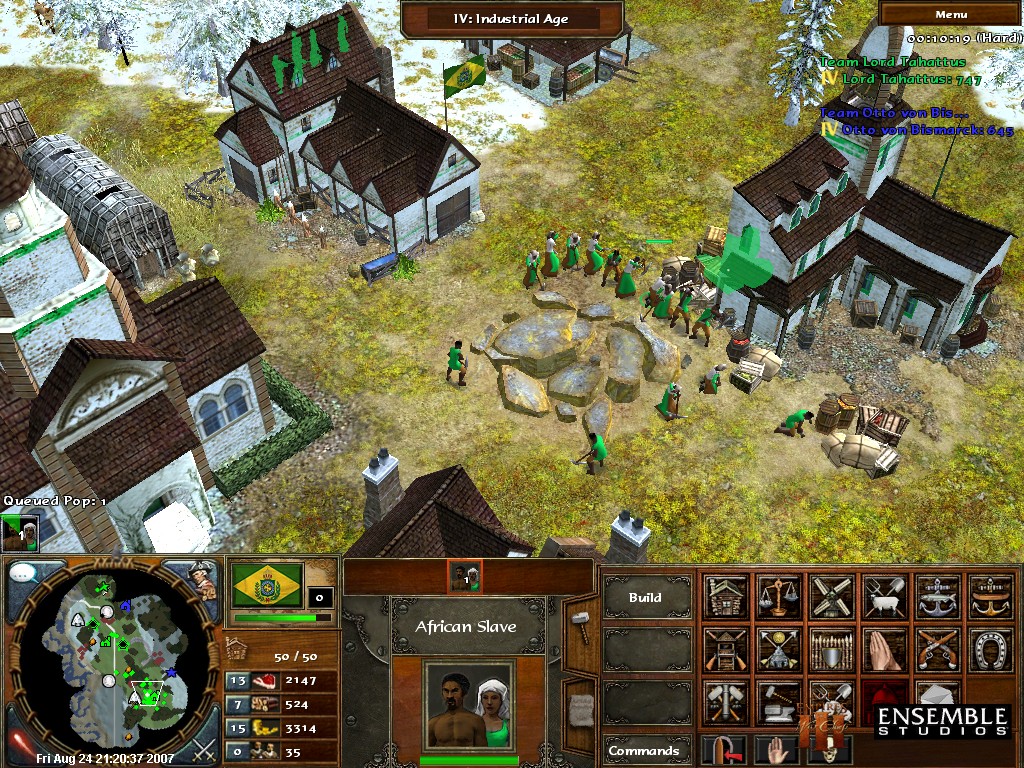Open the Build command tab

[646, 598]
